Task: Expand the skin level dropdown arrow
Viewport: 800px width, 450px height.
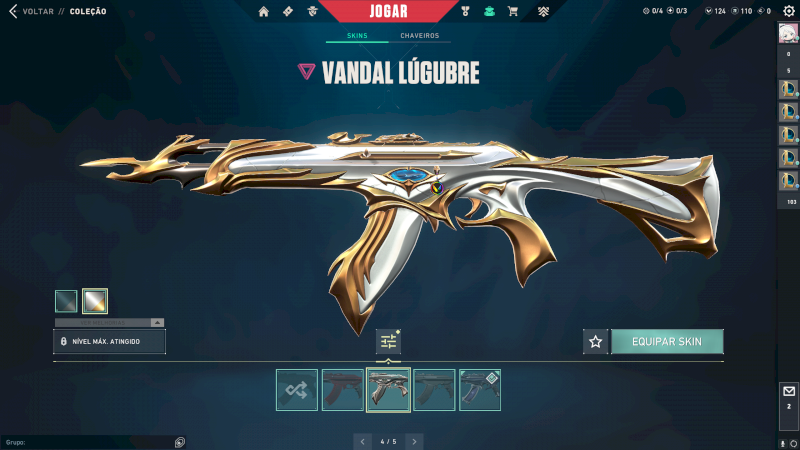Action: (x=157, y=323)
